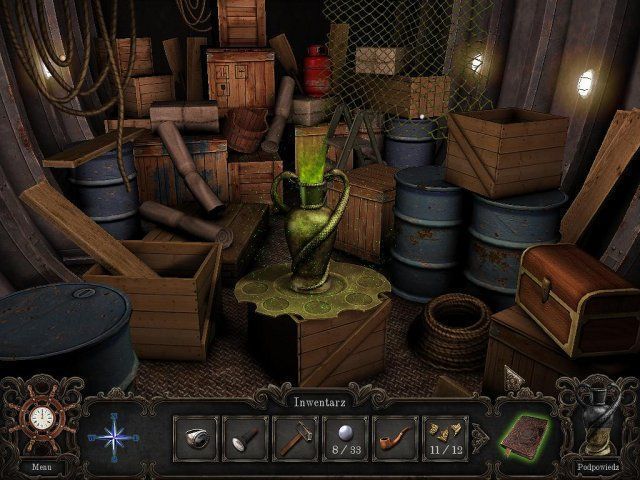This screenshot has width=640, height=480.
Task: Select the smoking pipe inventory slot
Action: coord(395,438)
